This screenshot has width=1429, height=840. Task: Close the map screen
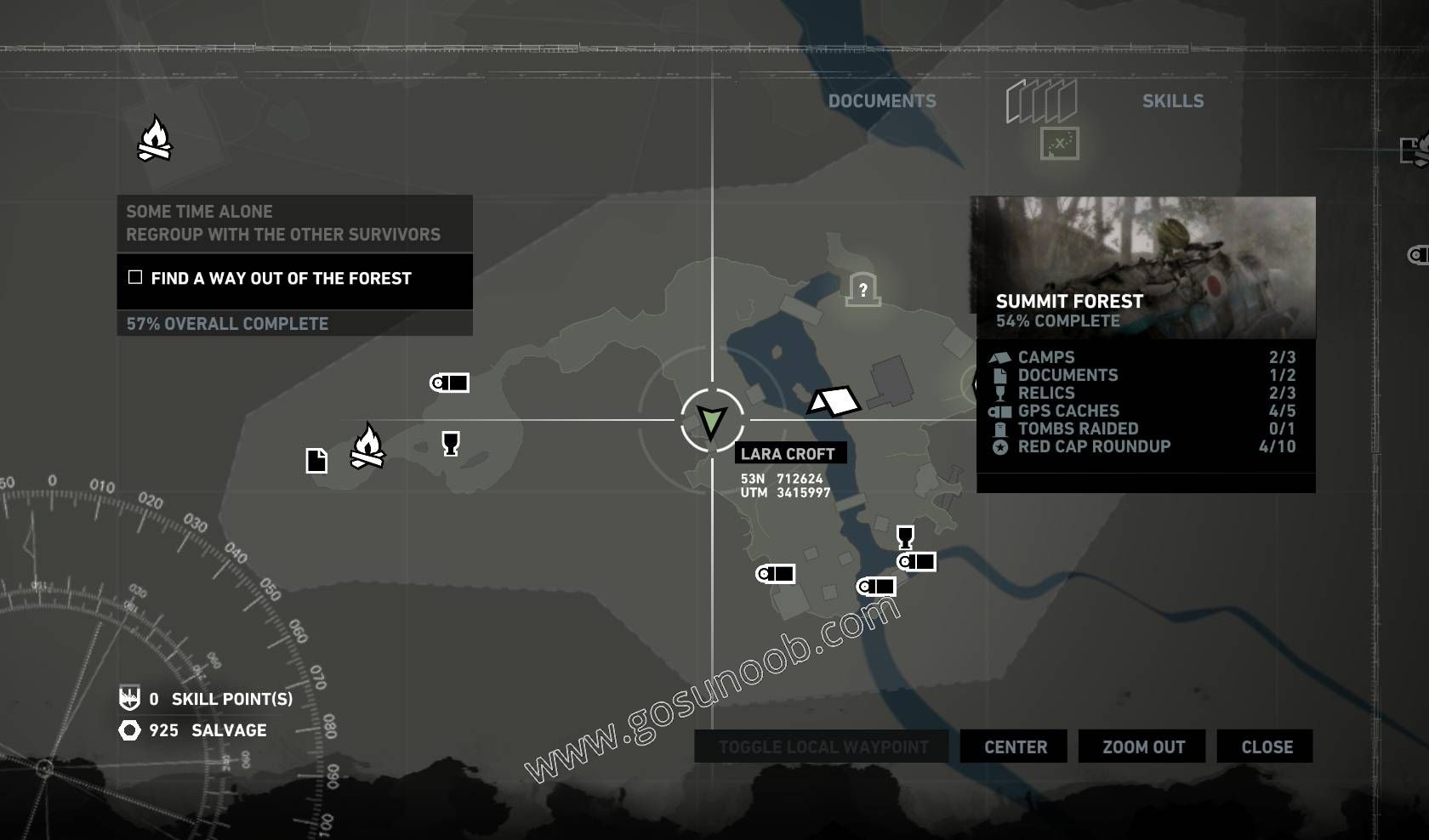[x=1266, y=746]
